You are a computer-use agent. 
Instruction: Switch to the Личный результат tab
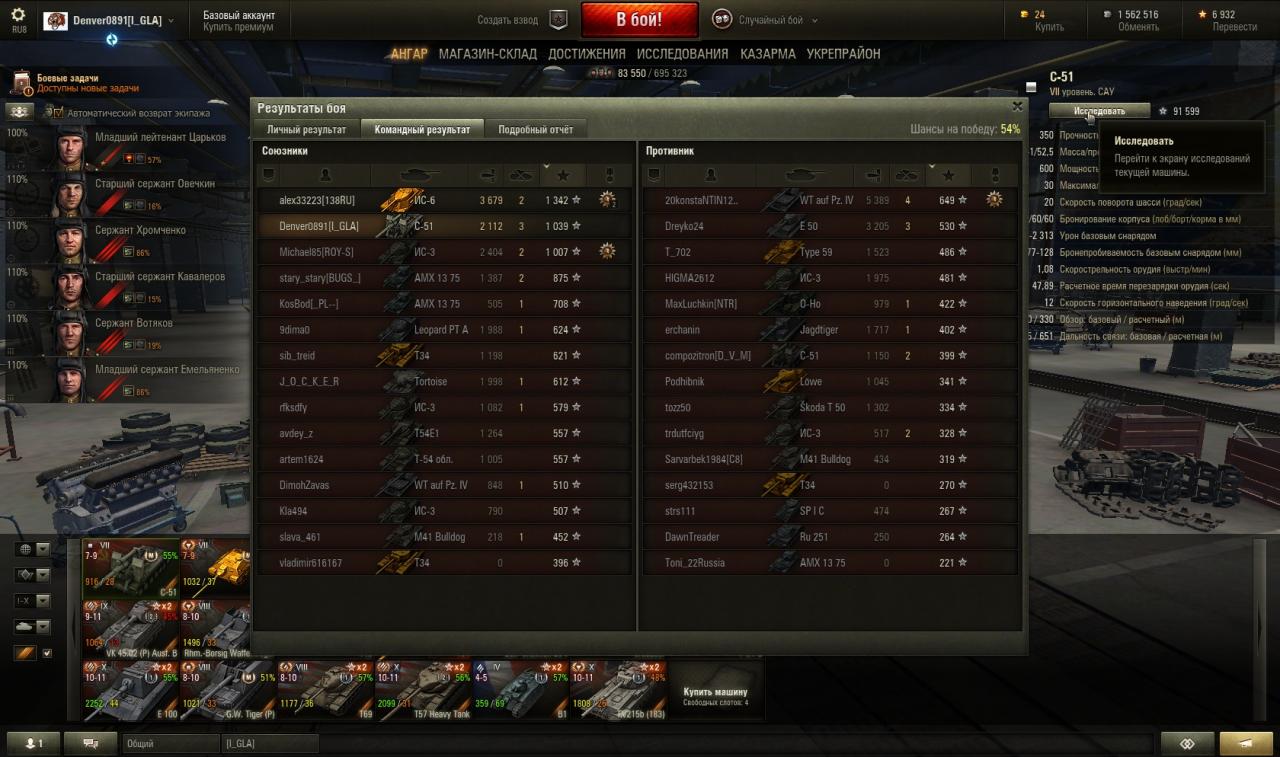tap(306, 129)
